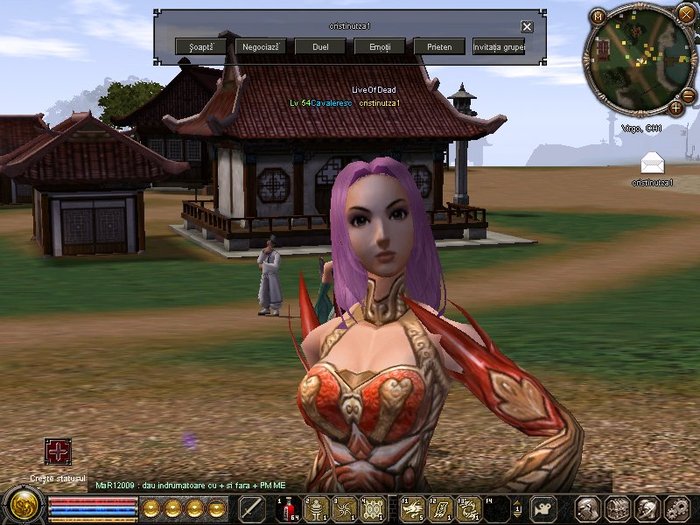
Task: Open the Emoții emotes button
Action: coord(380,47)
